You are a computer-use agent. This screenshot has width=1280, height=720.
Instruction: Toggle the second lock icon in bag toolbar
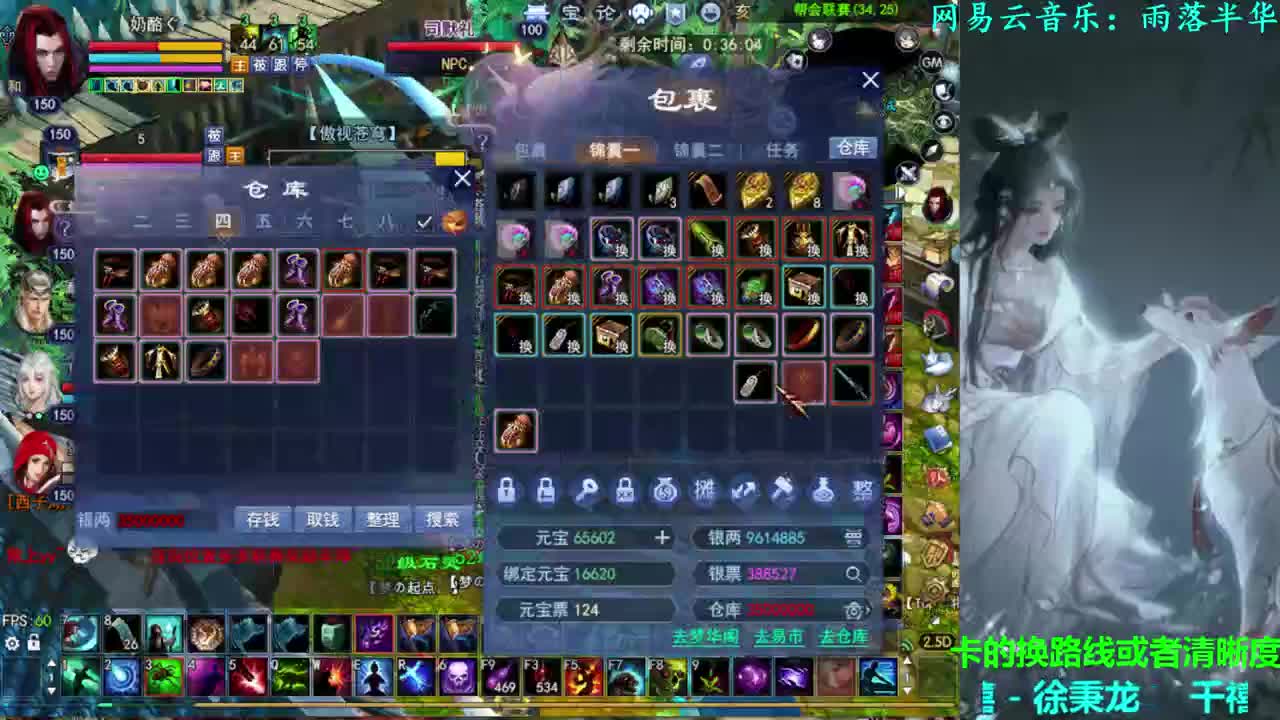[546, 491]
